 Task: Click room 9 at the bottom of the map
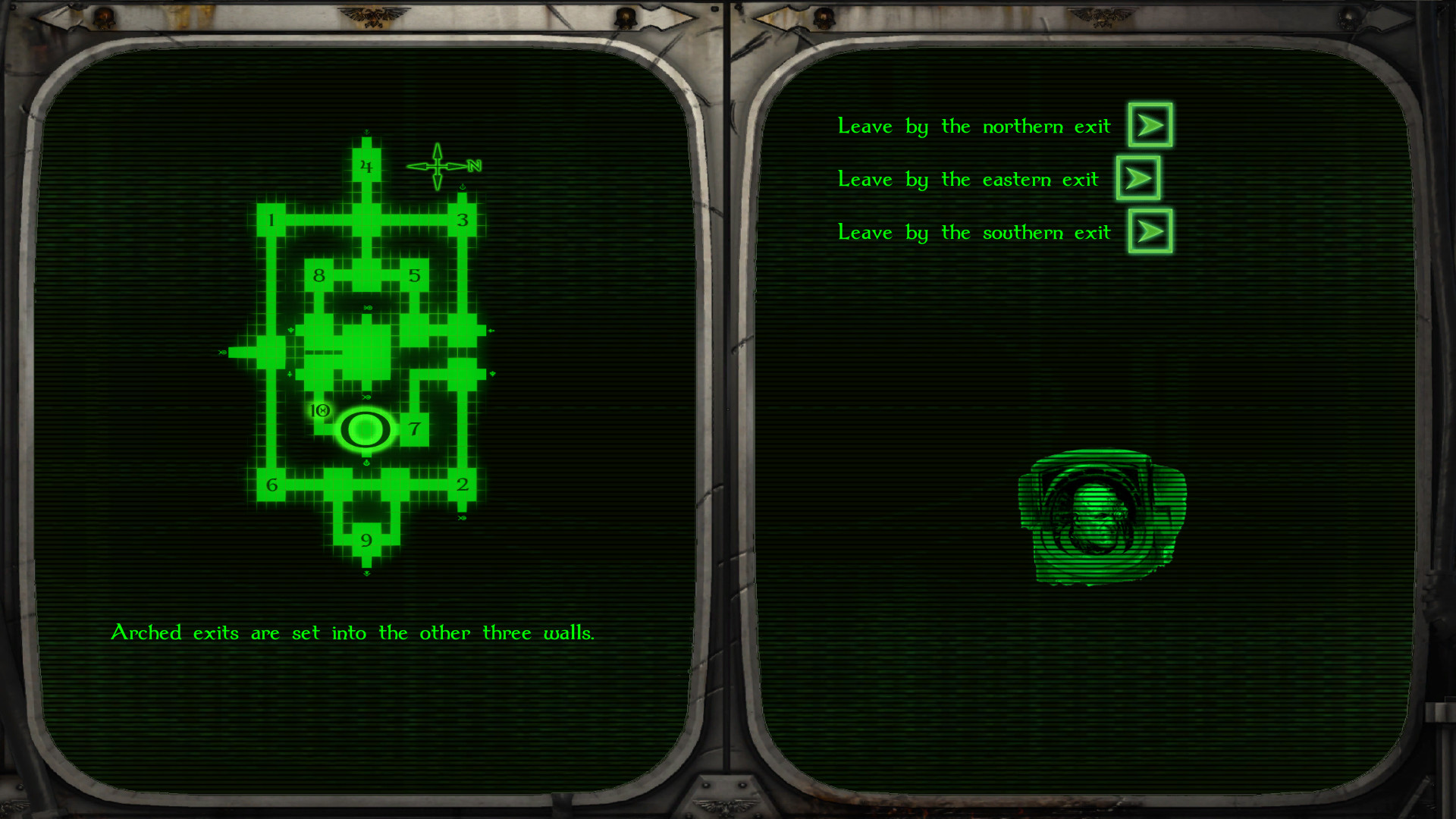coord(367,540)
